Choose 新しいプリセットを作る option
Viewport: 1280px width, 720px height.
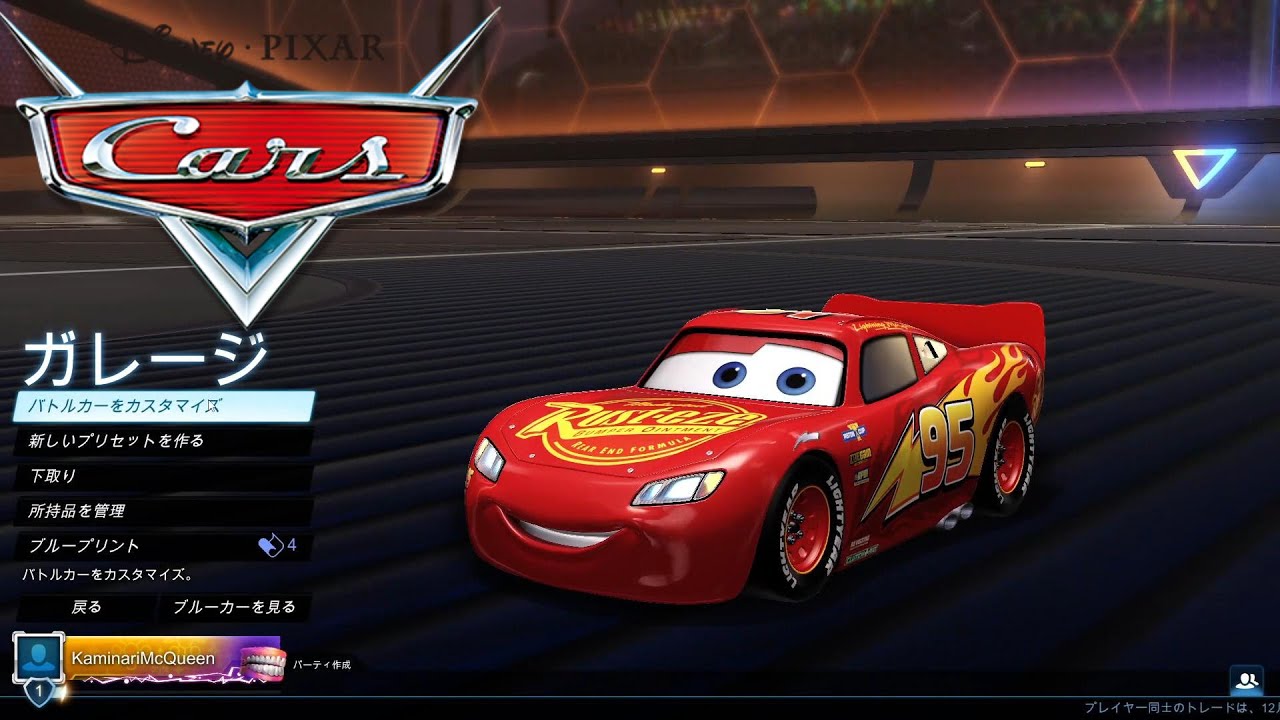pos(163,441)
